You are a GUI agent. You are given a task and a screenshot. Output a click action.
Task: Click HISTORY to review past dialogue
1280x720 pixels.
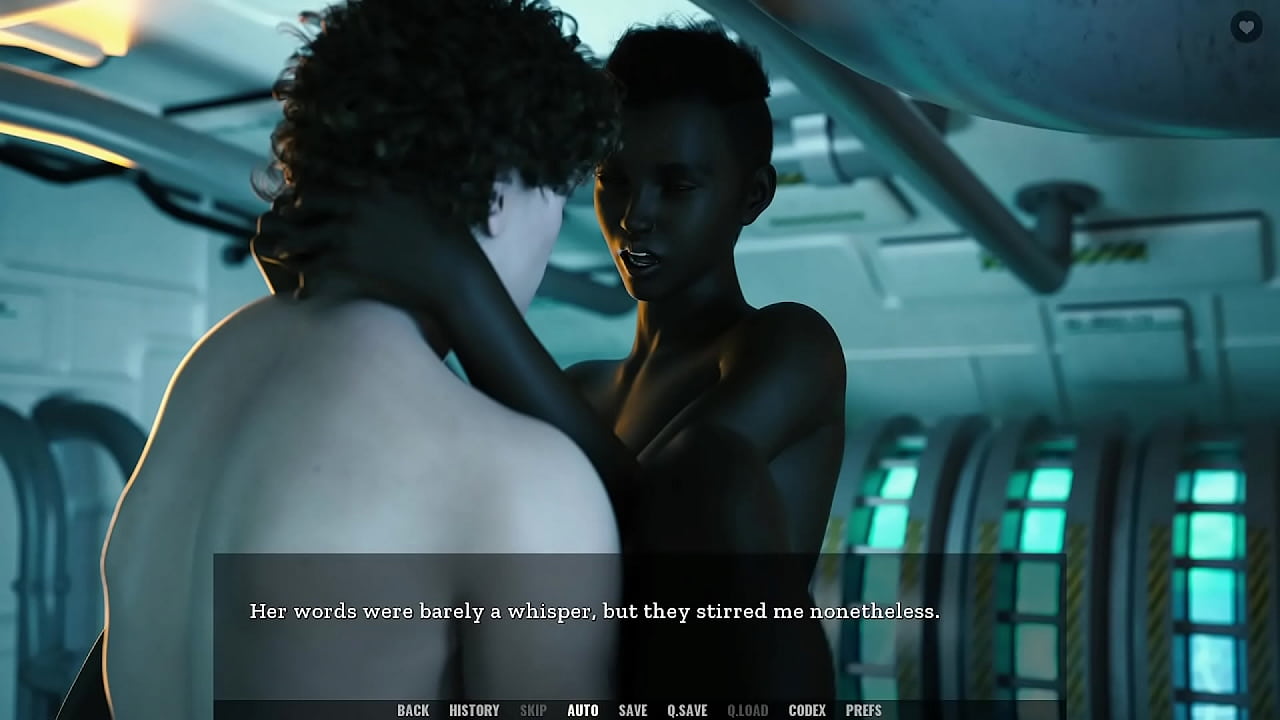(474, 710)
